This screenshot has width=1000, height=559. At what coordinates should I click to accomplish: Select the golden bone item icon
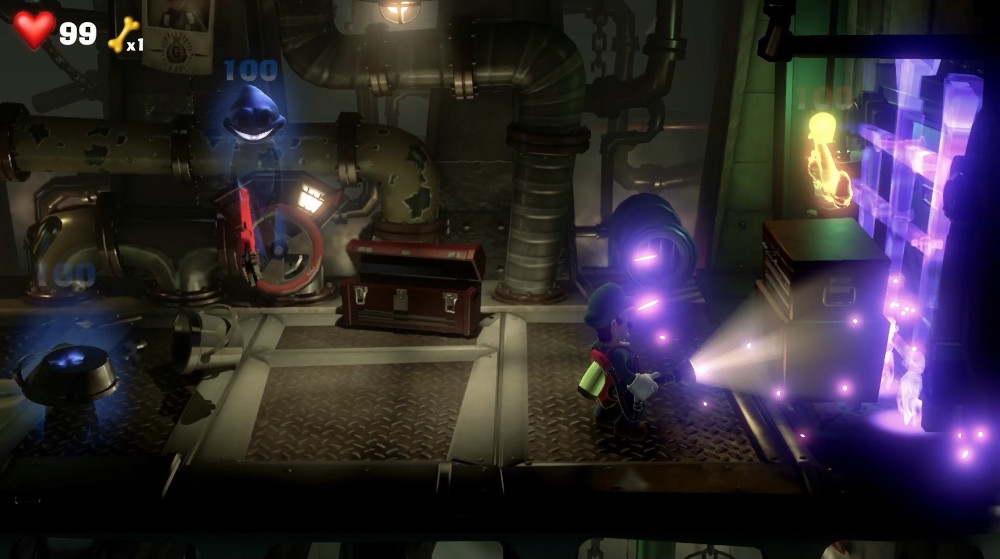[122, 33]
